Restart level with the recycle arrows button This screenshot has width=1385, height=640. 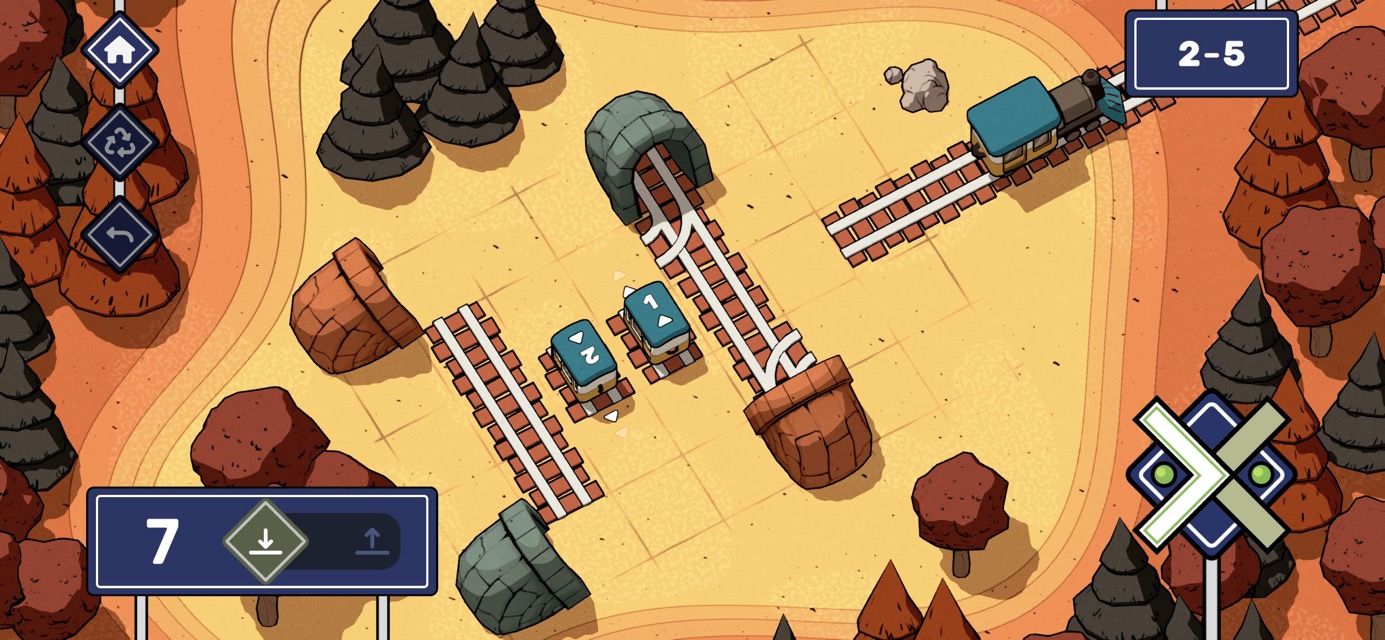tap(120, 143)
